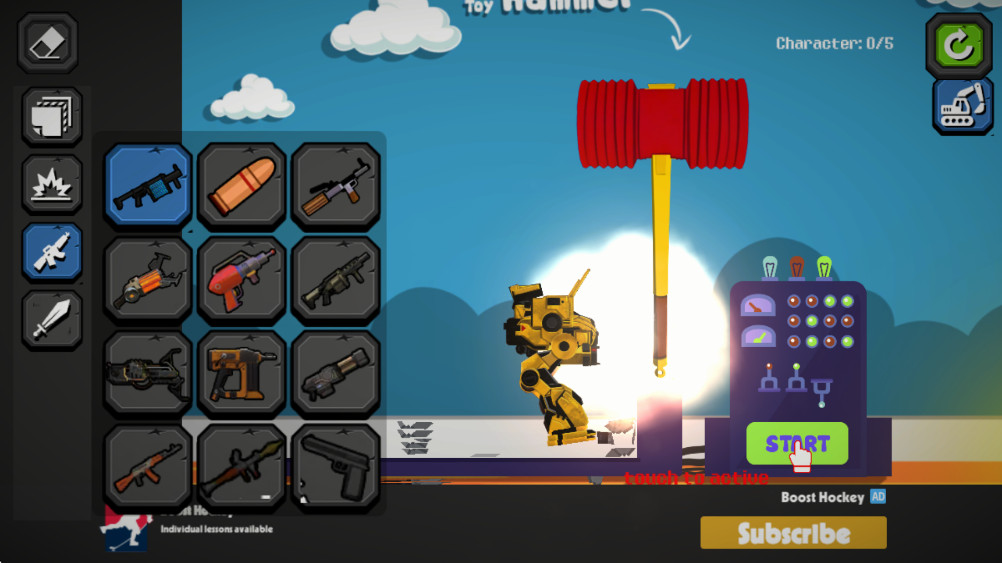This screenshot has width=1002, height=563.
Task: Hit the green START button
Action: [x=796, y=444]
